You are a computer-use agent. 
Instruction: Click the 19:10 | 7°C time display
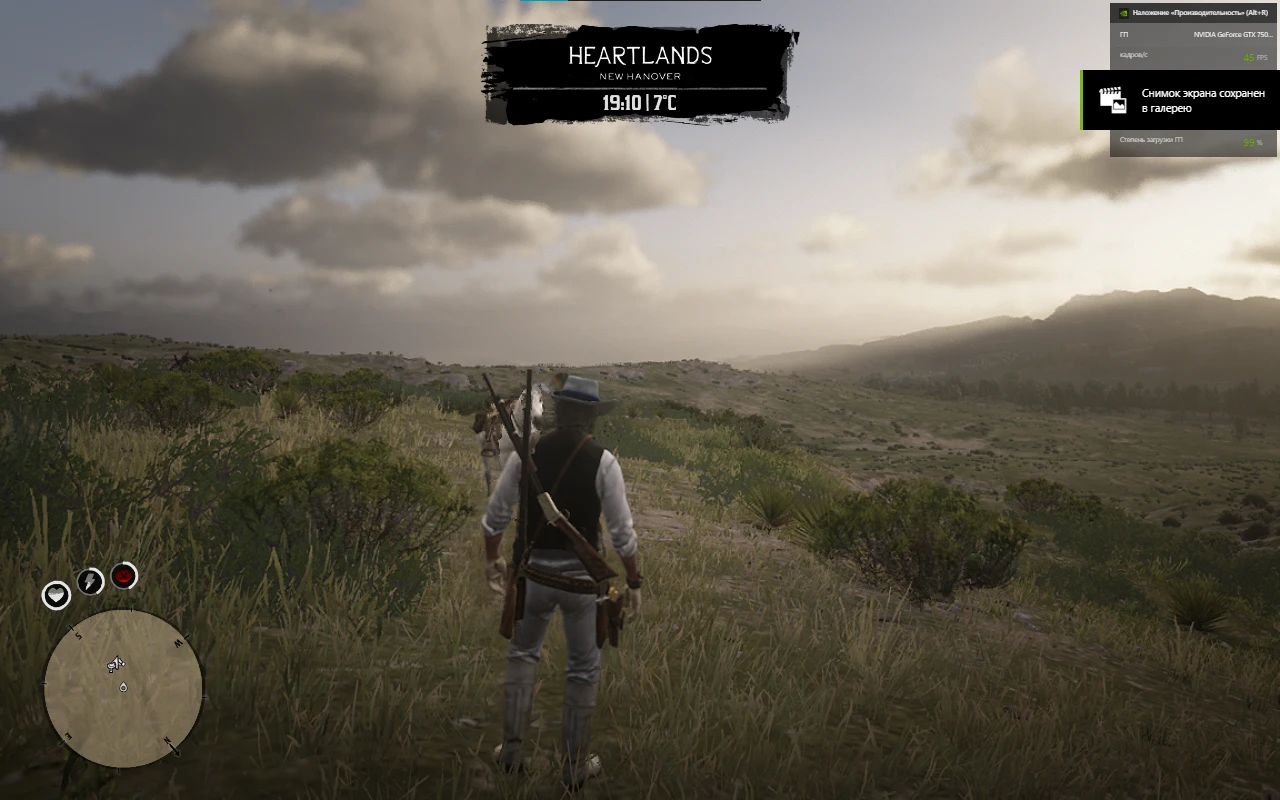click(x=639, y=100)
